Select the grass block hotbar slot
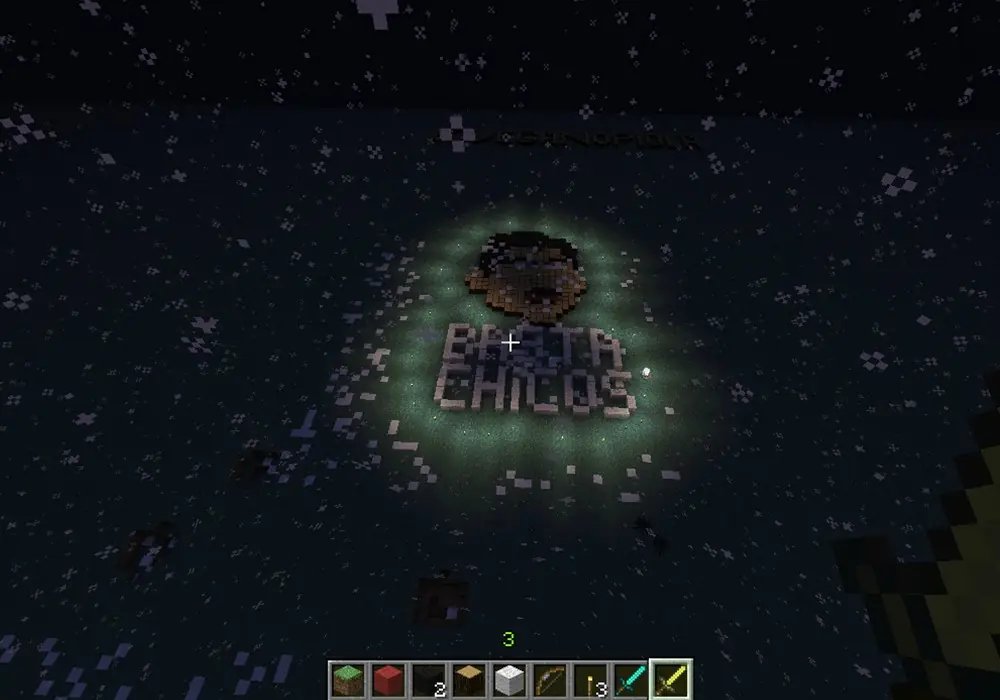Image resolution: width=1000 pixels, height=700 pixels. tap(349, 679)
